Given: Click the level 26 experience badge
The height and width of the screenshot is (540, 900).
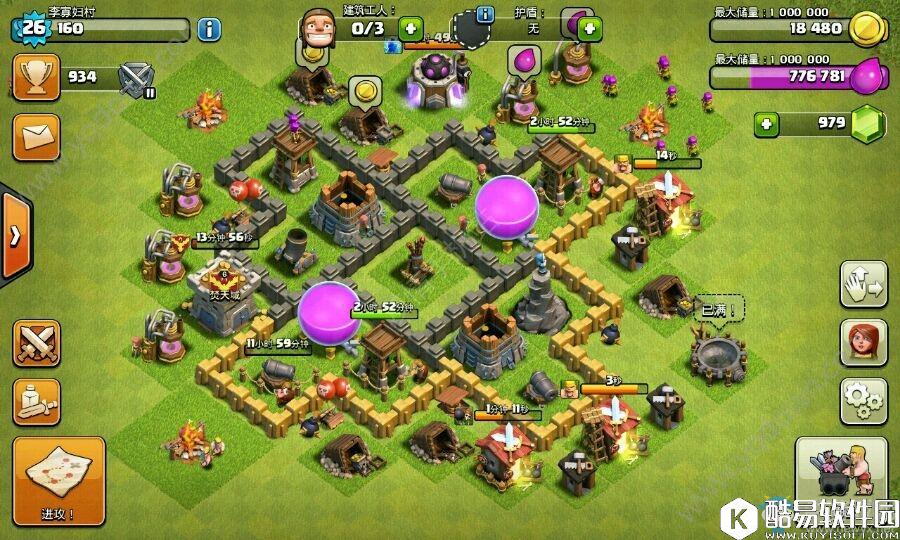Looking at the screenshot, I should pos(33,28).
